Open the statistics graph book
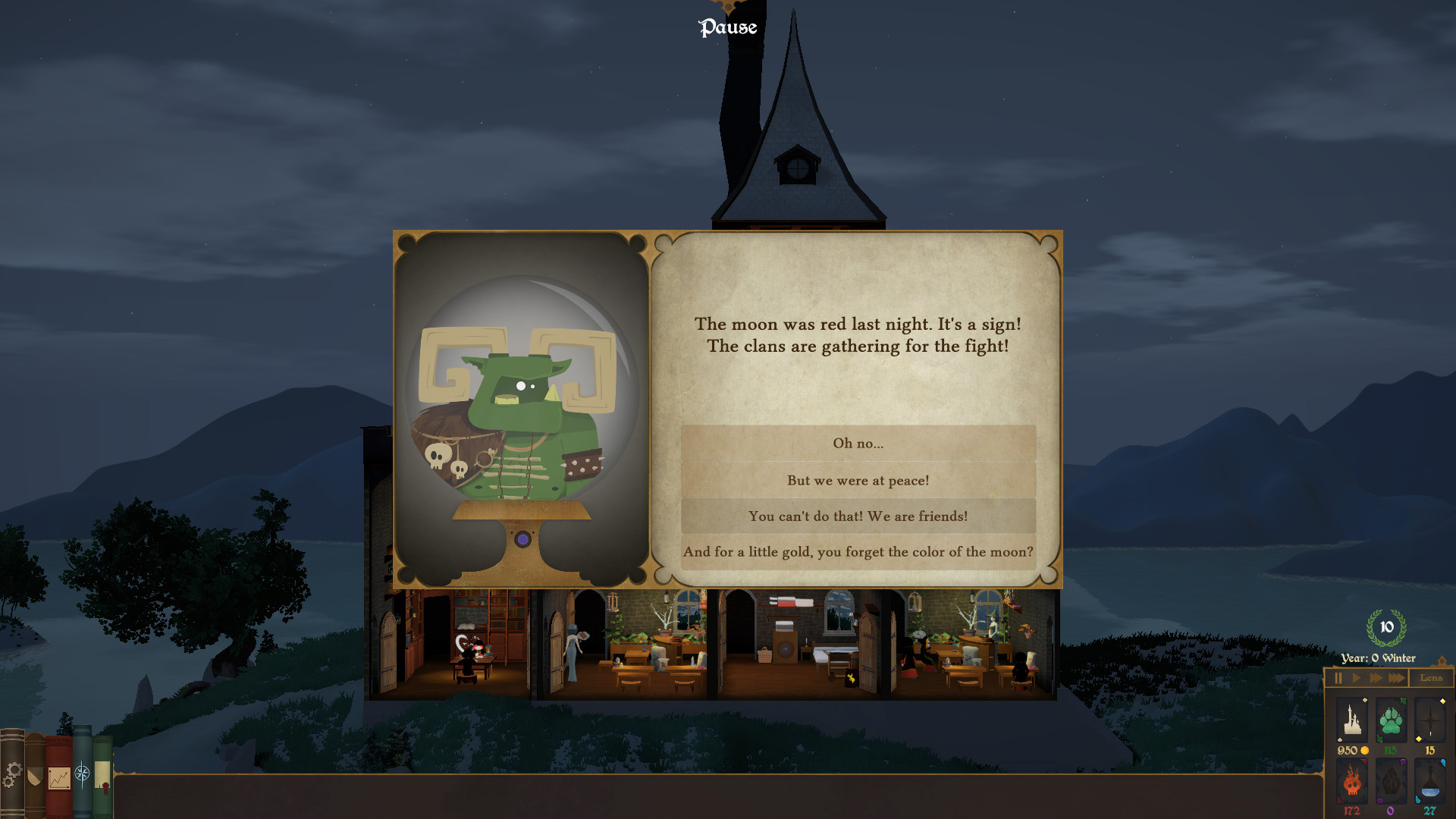 (59, 777)
